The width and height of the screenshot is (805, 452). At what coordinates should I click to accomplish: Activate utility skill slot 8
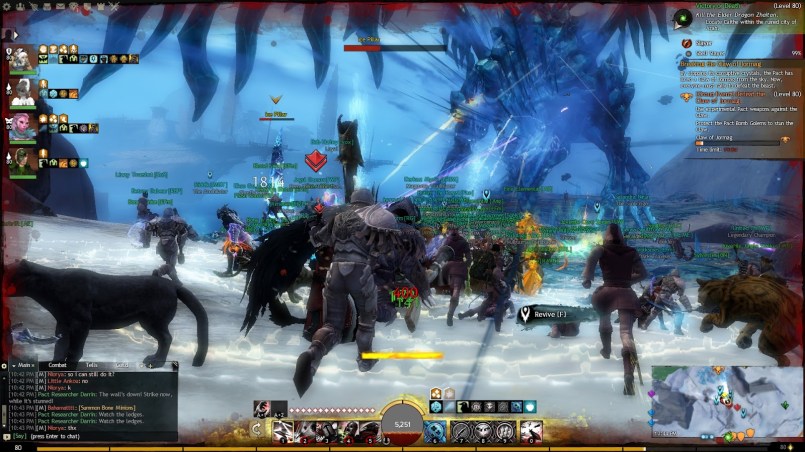pyautogui.click(x=485, y=430)
